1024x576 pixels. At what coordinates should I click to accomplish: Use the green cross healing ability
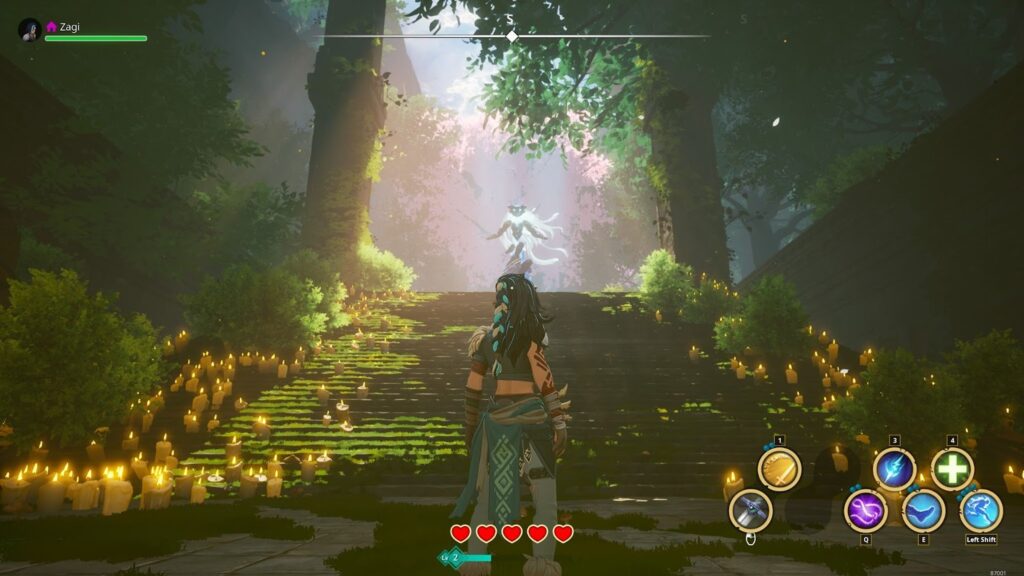point(952,468)
